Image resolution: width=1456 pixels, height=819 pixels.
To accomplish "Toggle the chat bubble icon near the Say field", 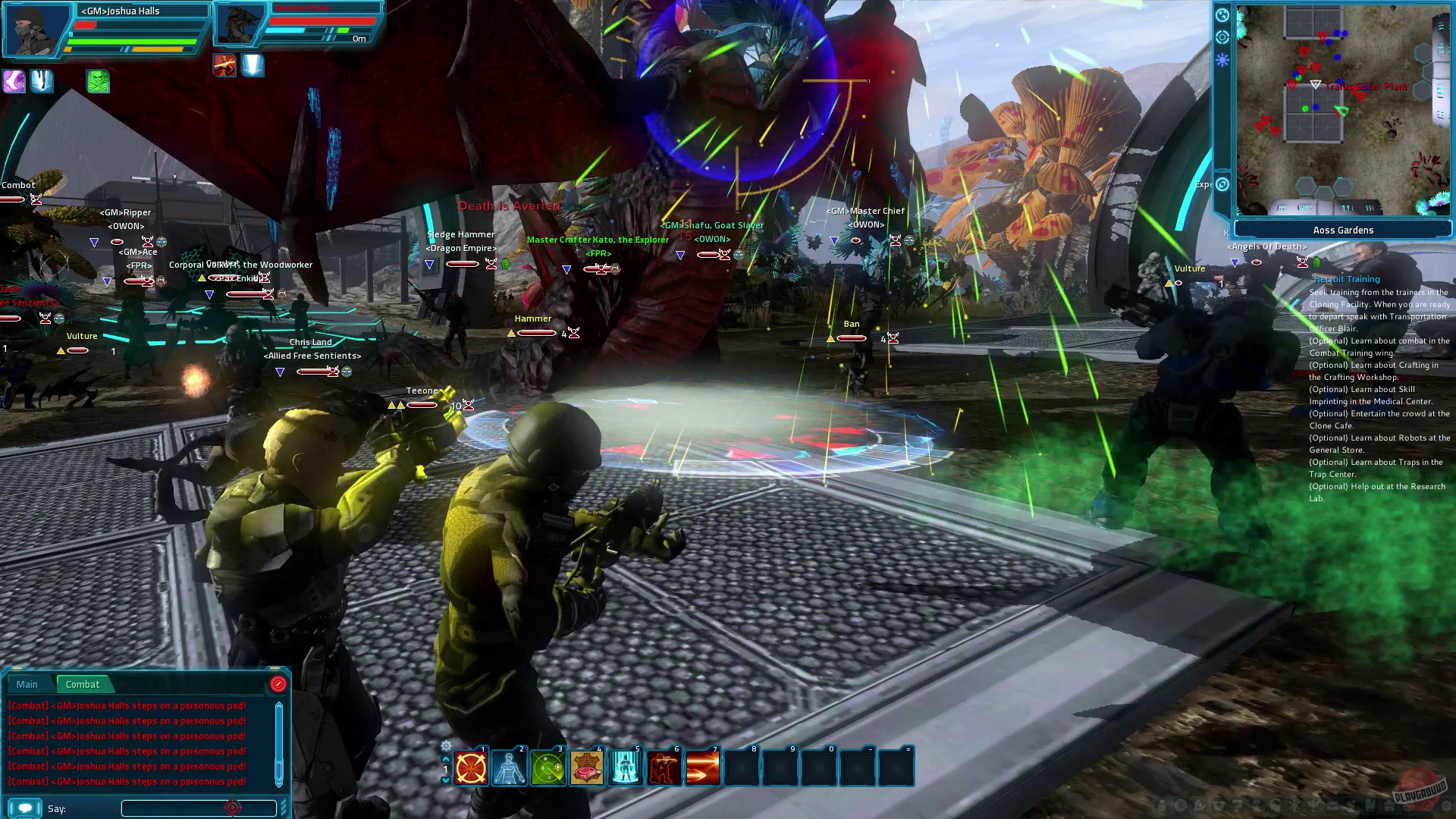I will pos(26,808).
